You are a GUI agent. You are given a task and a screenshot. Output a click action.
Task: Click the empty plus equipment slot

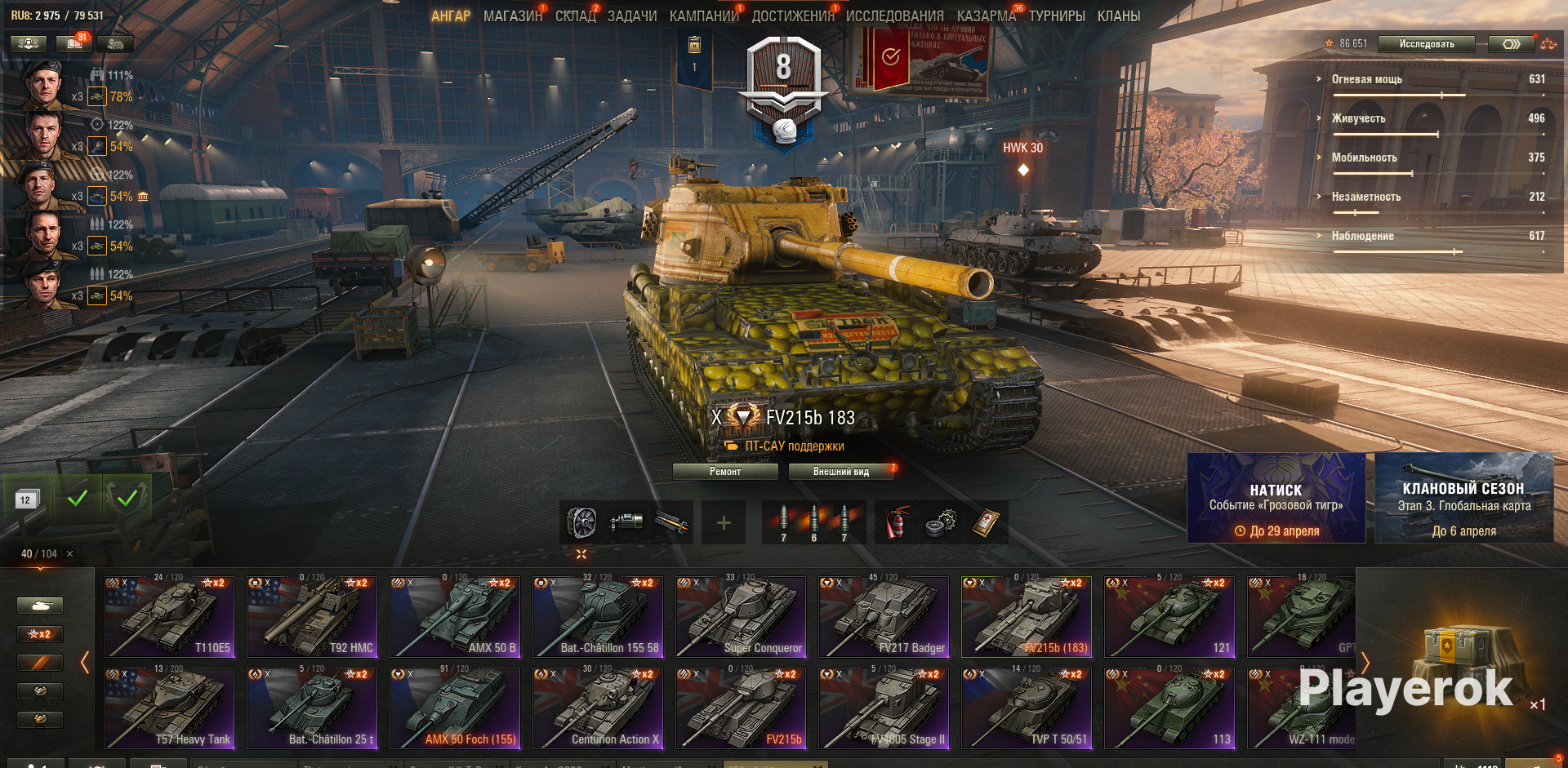pos(724,523)
